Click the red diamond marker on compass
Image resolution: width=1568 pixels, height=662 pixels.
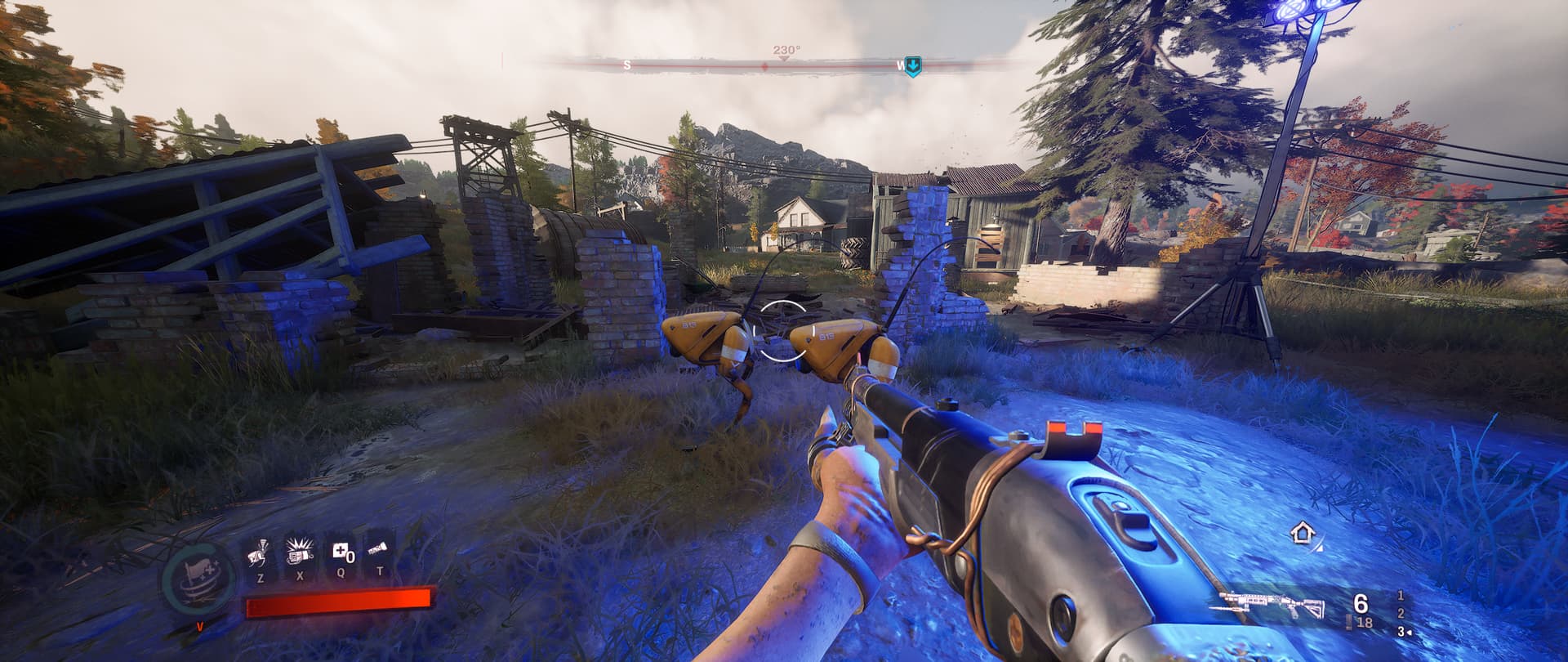[764, 65]
